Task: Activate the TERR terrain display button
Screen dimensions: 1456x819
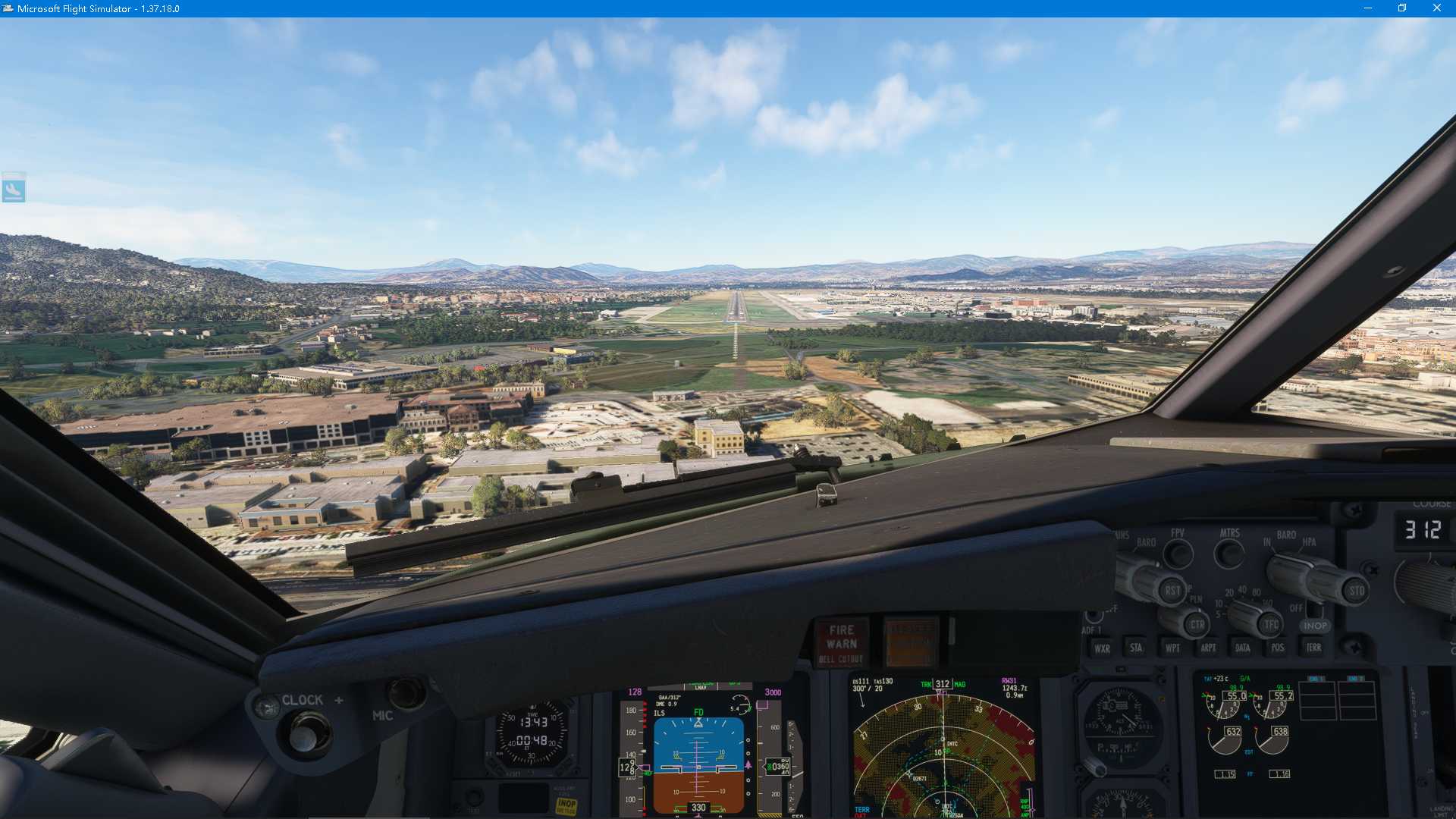Action: 1314,647
